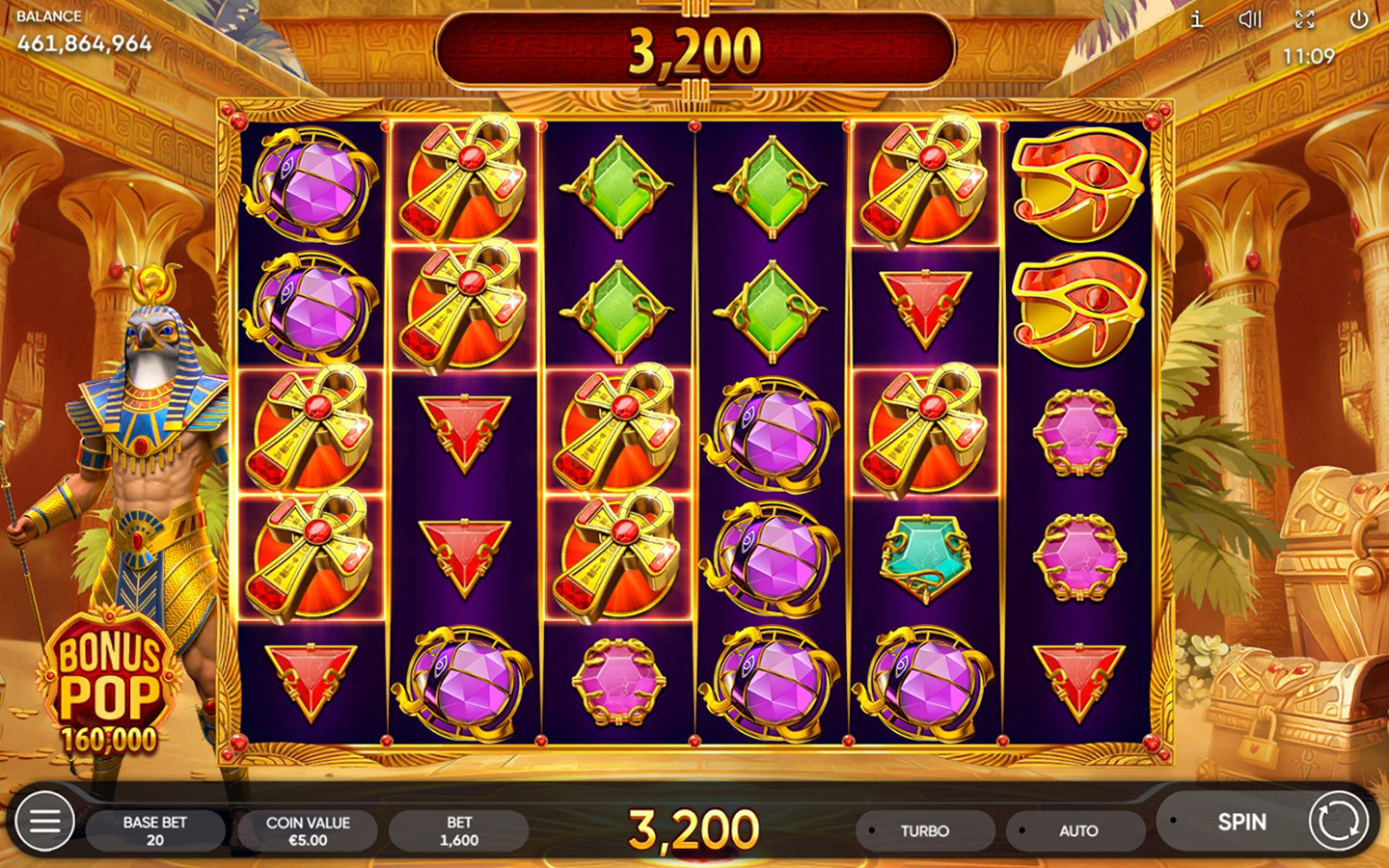1389x868 pixels.
Task: Open the Bet amount selector
Action: tap(459, 830)
